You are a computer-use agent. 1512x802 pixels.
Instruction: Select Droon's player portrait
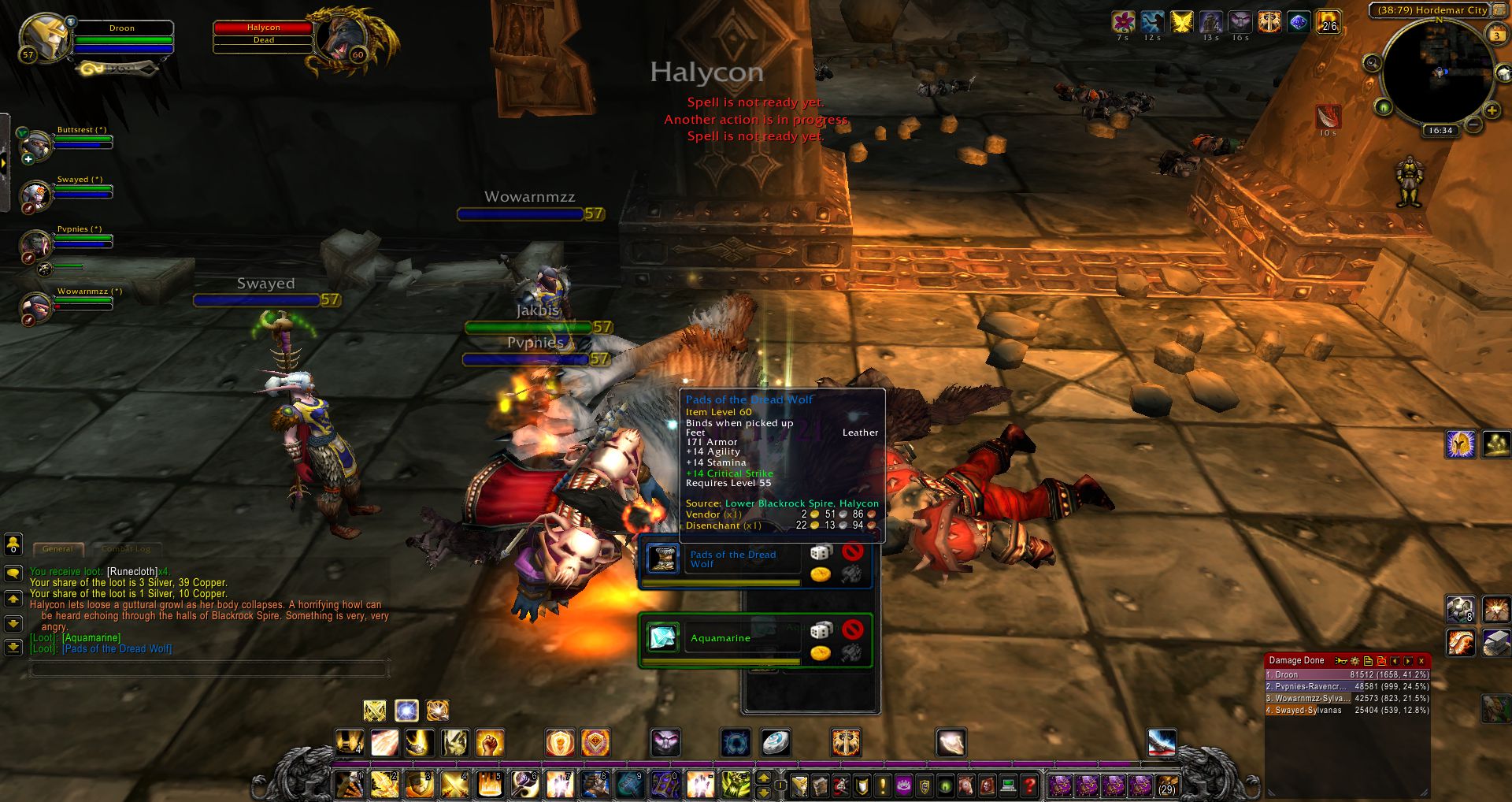(x=45, y=36)
